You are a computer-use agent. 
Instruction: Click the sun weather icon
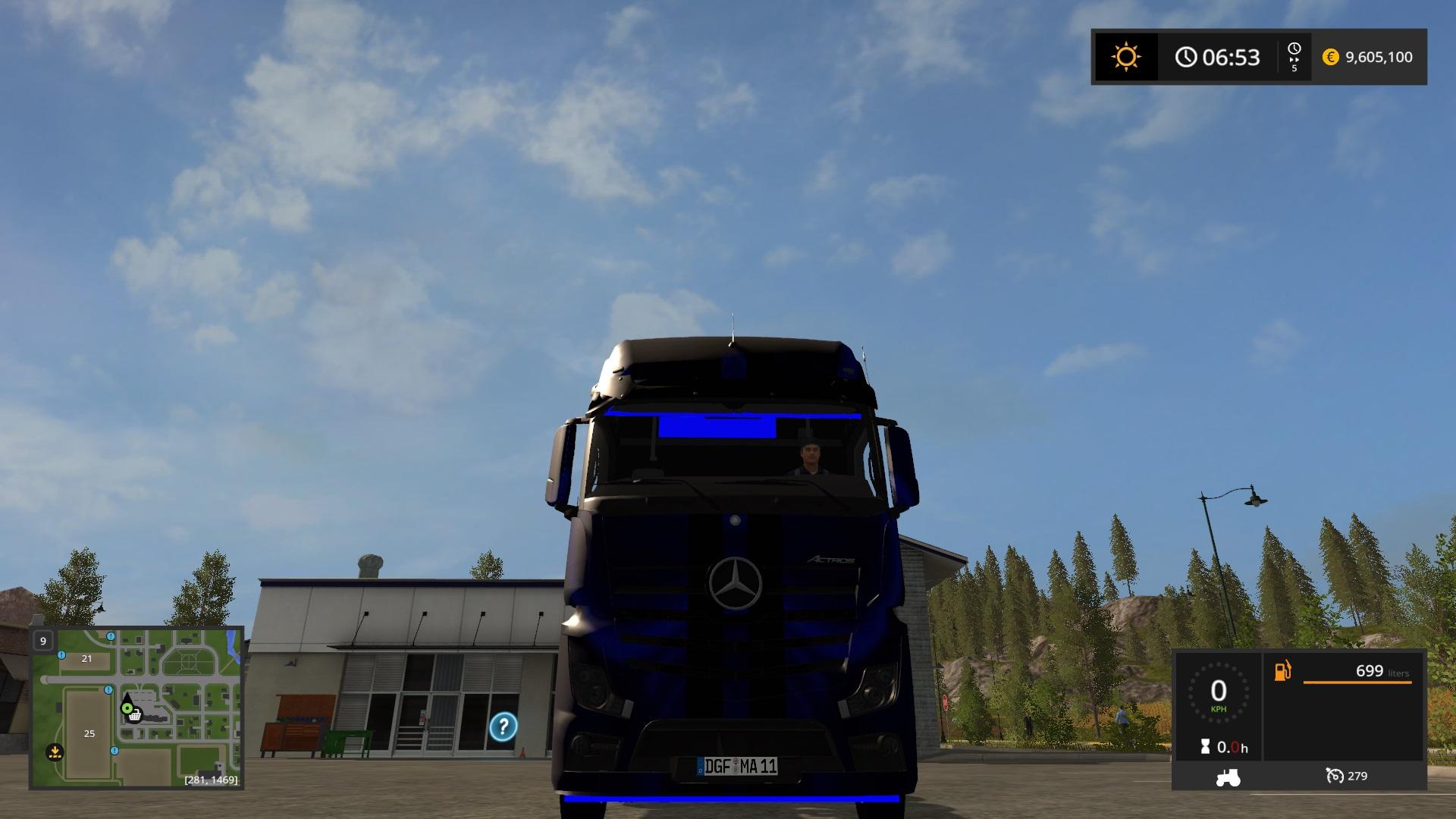point(1125,56)
